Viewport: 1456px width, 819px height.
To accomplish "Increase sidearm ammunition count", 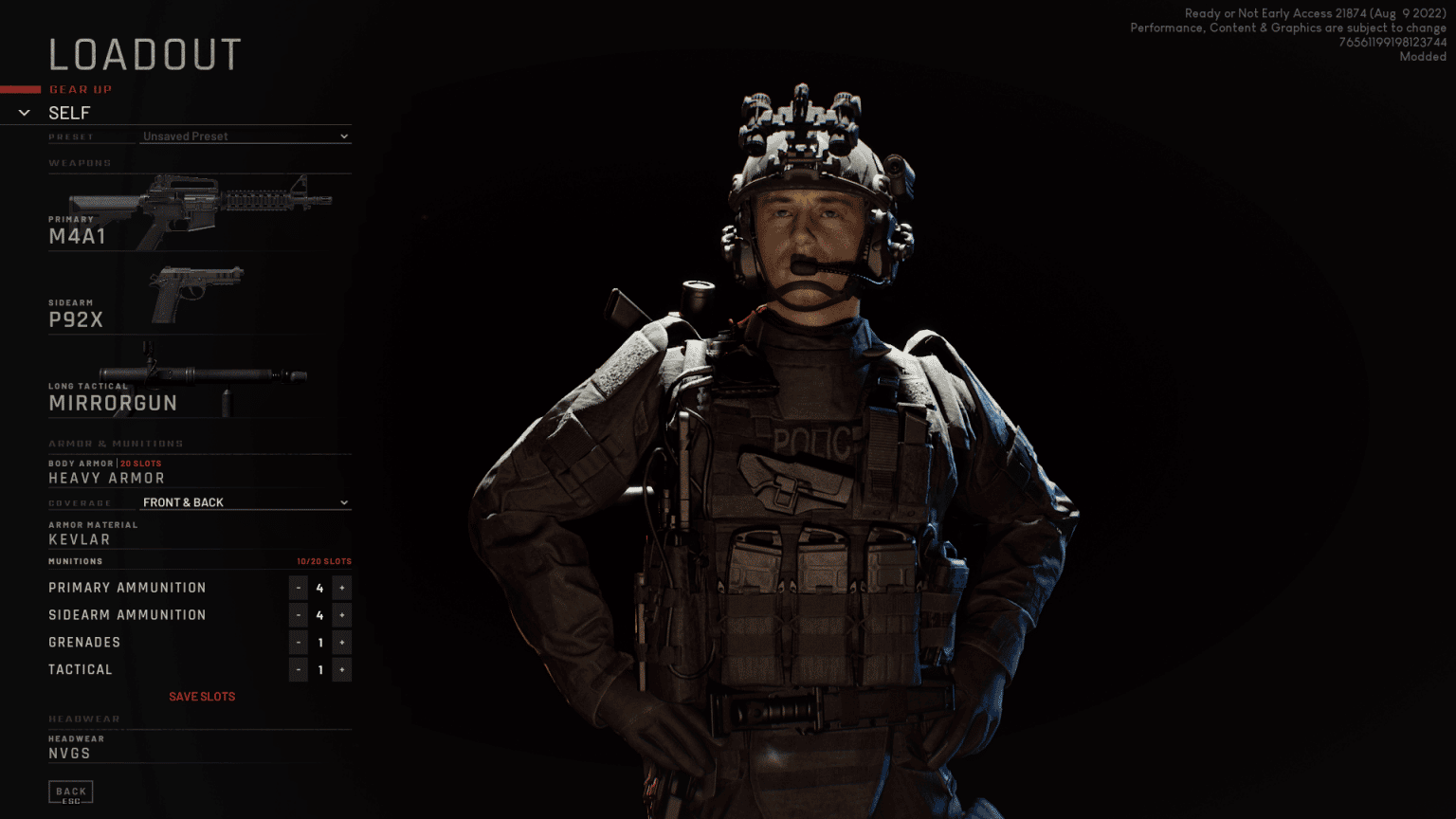I will 341,614.
